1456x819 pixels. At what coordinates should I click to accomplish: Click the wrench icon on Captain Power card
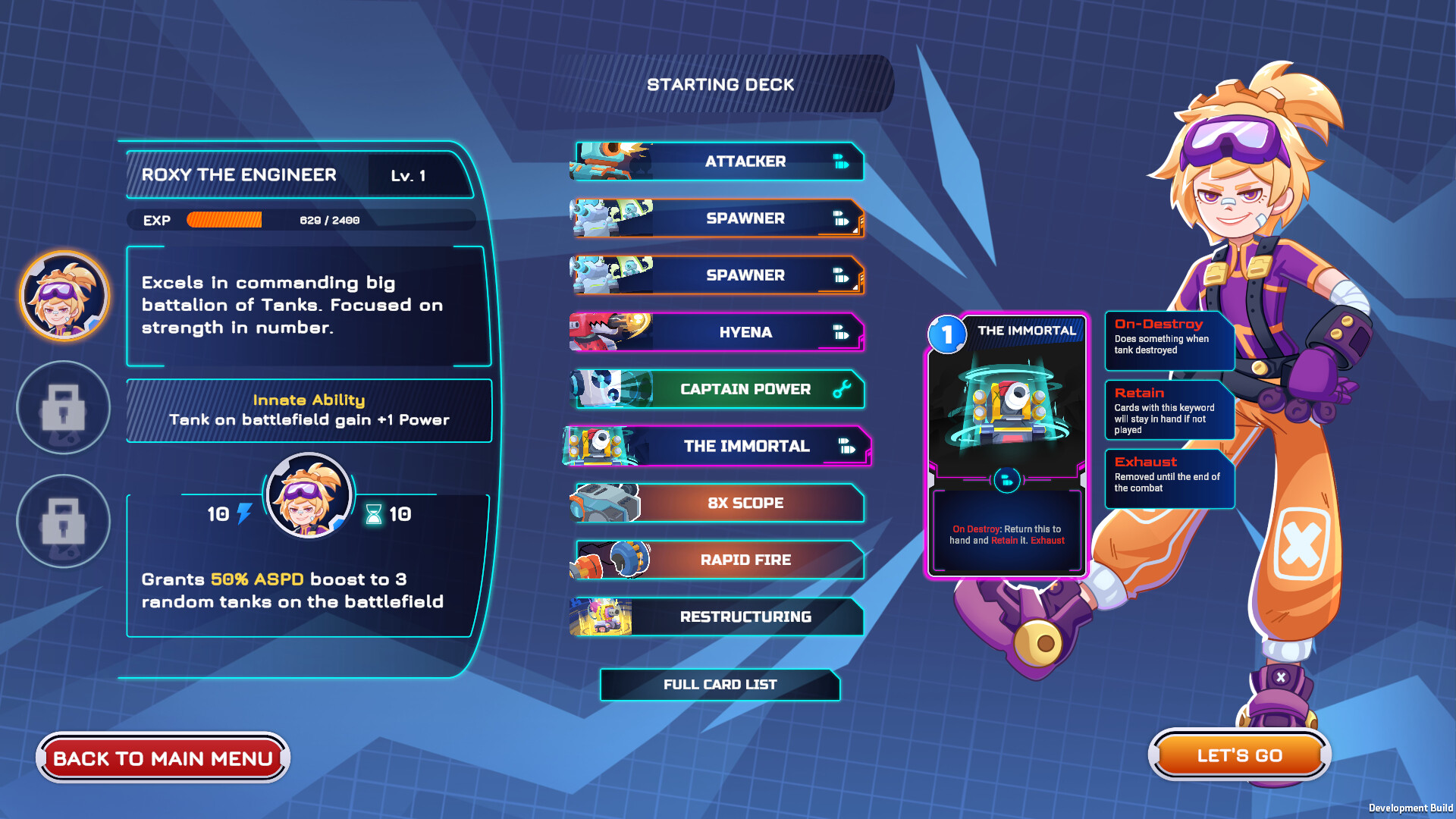coord(842,389)
